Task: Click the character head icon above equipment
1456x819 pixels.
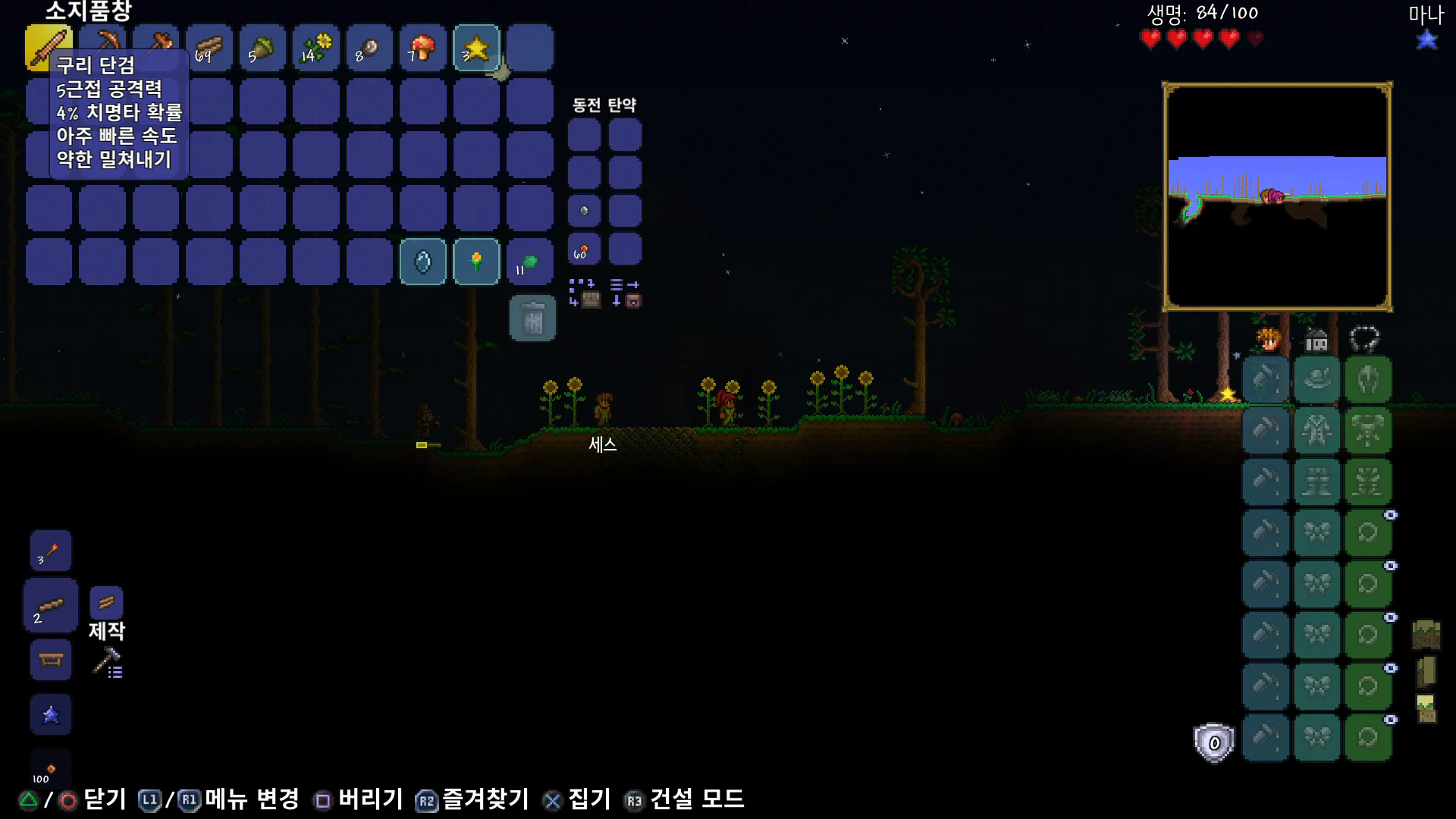Action: (x=1269, y=340)
